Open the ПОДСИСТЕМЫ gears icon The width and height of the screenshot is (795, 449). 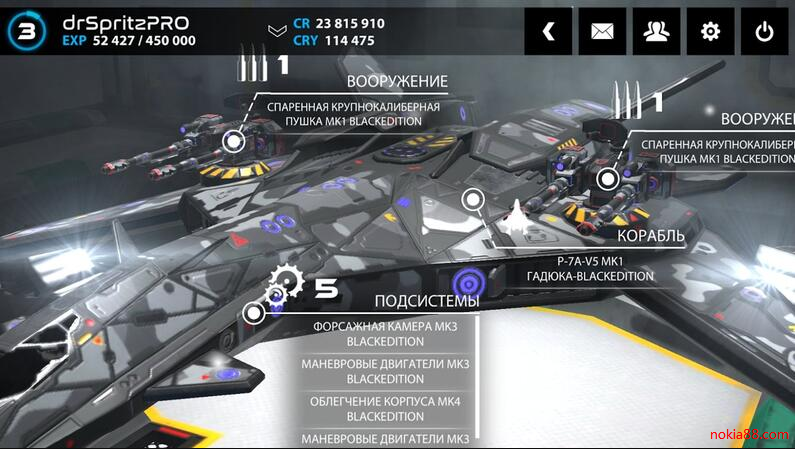[x=283, y=289]
